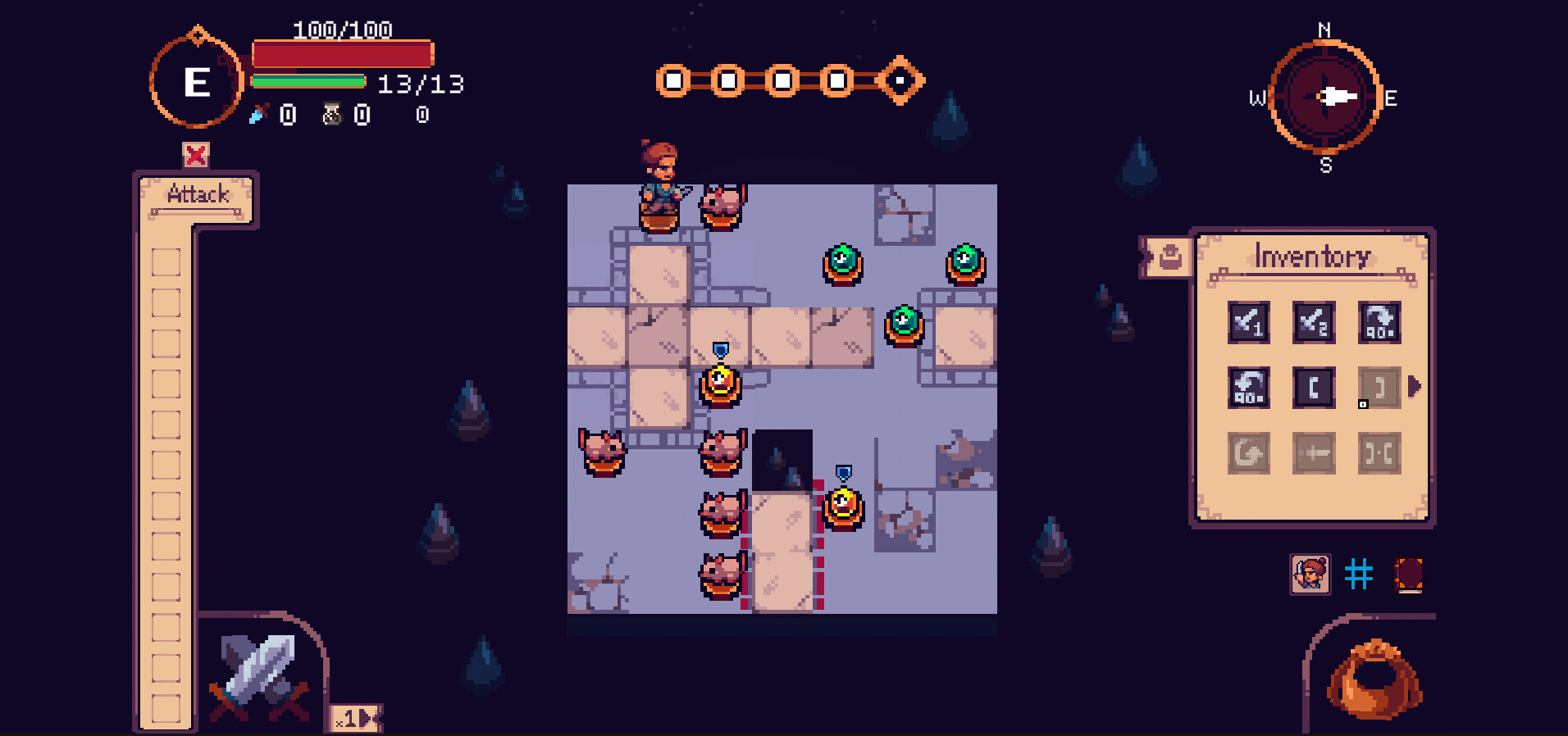This screenshot has width=1568, height=736.
Task: Toggle the character portrait button
Action: pyautogui.click(x=1310, y=575)
